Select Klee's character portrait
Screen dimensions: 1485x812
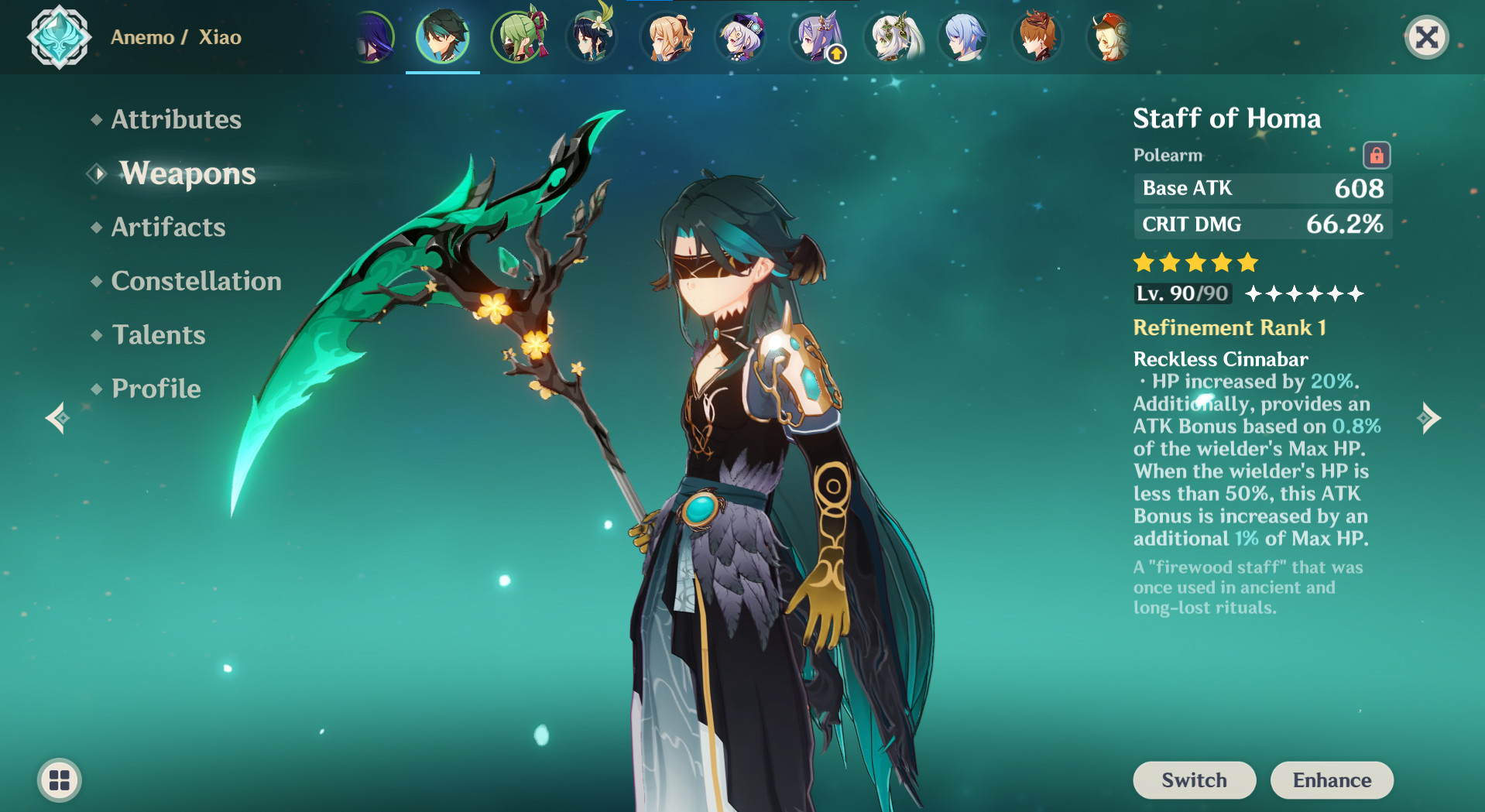pyautogui.click(x=1110, y=36)
